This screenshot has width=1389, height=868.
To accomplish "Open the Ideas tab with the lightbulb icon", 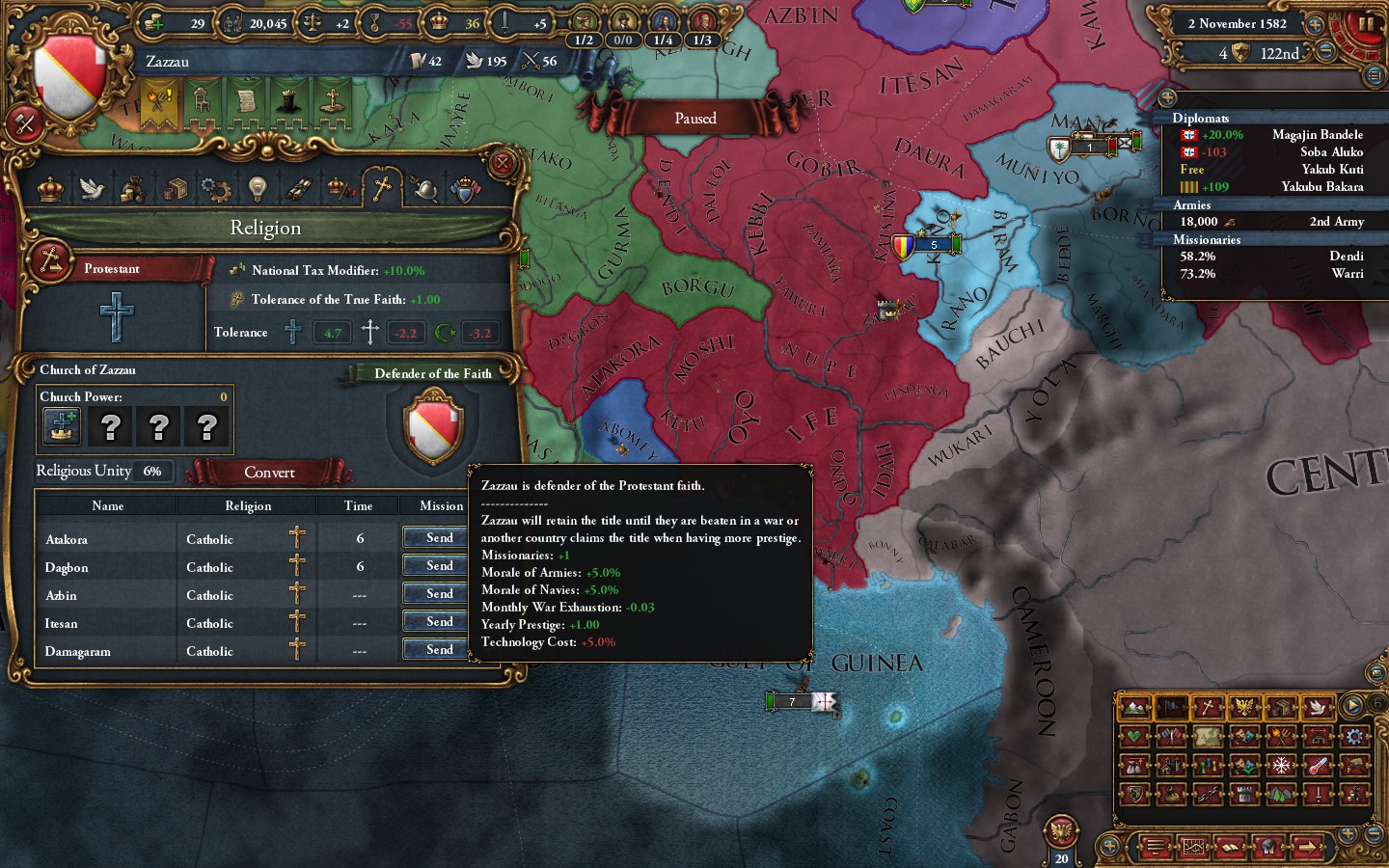I will point(257,190).
